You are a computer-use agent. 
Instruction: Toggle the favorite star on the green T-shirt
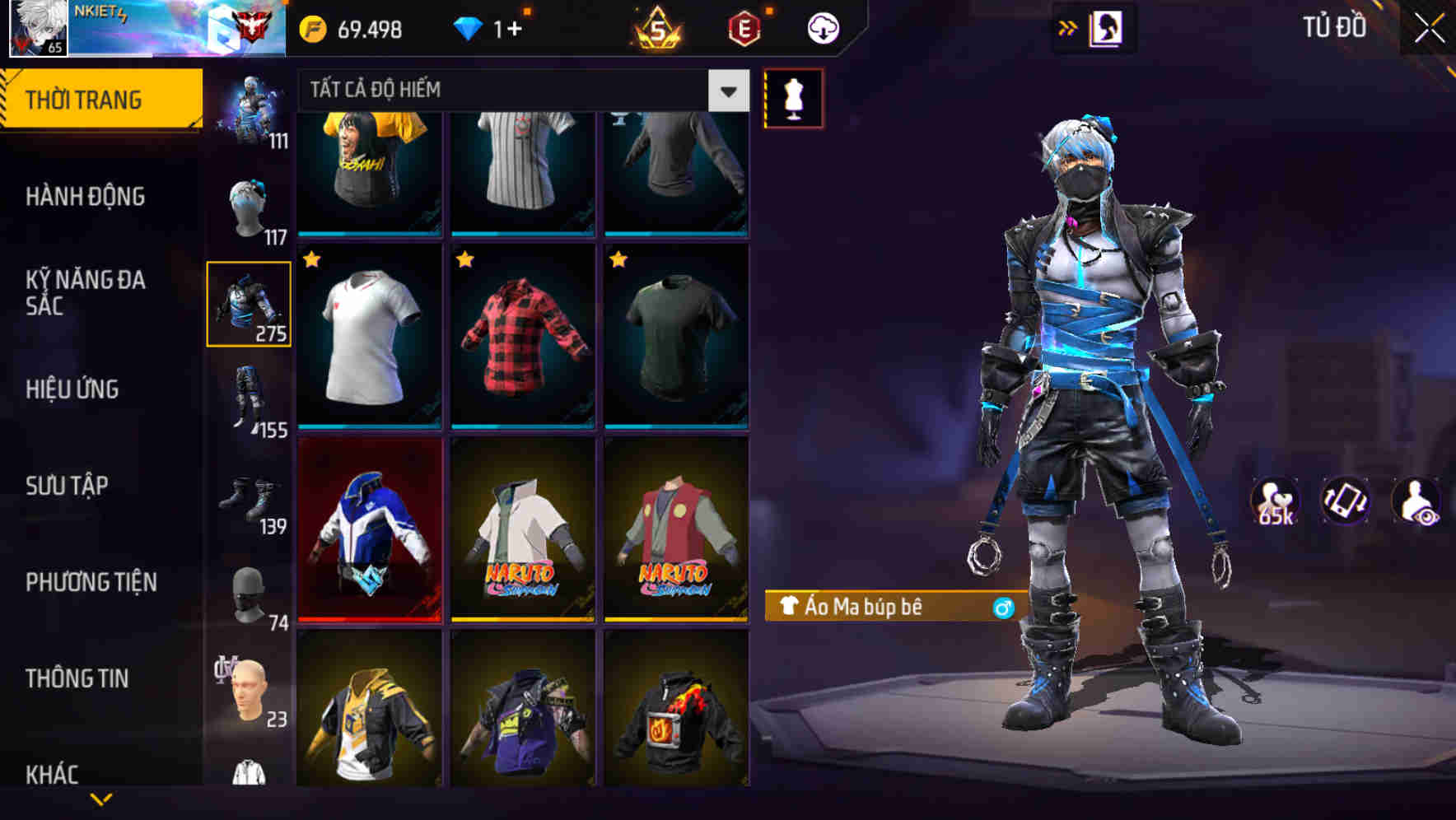pos(617,260)
